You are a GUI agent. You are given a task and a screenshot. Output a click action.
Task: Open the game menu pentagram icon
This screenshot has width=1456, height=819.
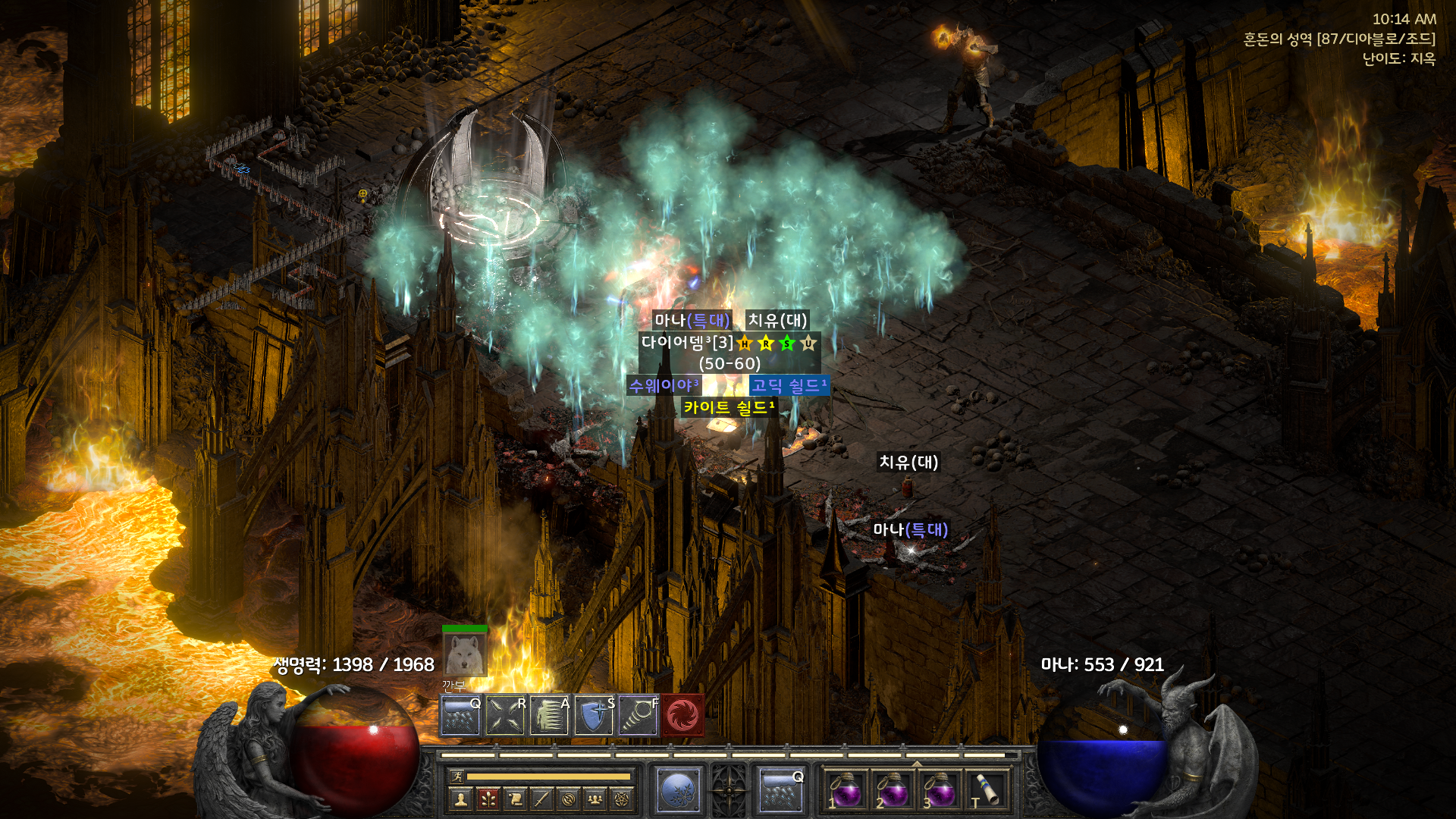[622, 799]
